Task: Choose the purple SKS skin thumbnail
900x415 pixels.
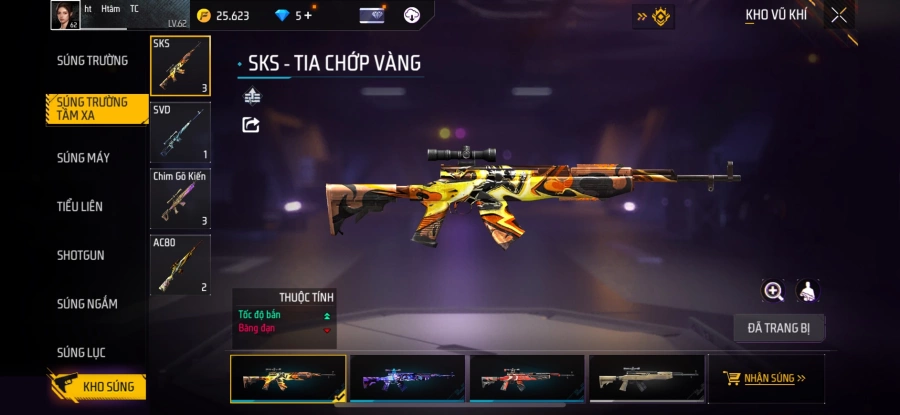Action: click(407, 379)
